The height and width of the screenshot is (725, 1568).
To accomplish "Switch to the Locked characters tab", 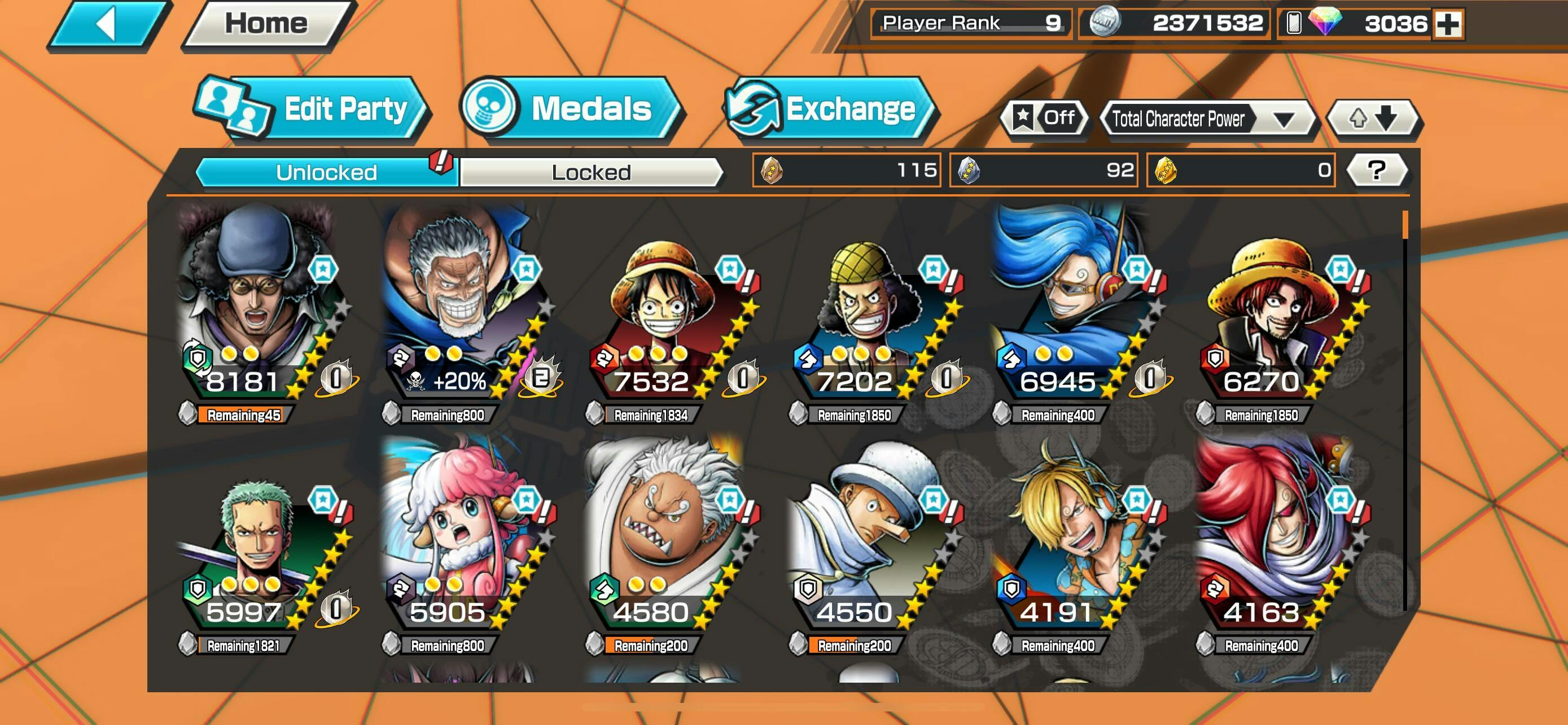I will point(591,172).
